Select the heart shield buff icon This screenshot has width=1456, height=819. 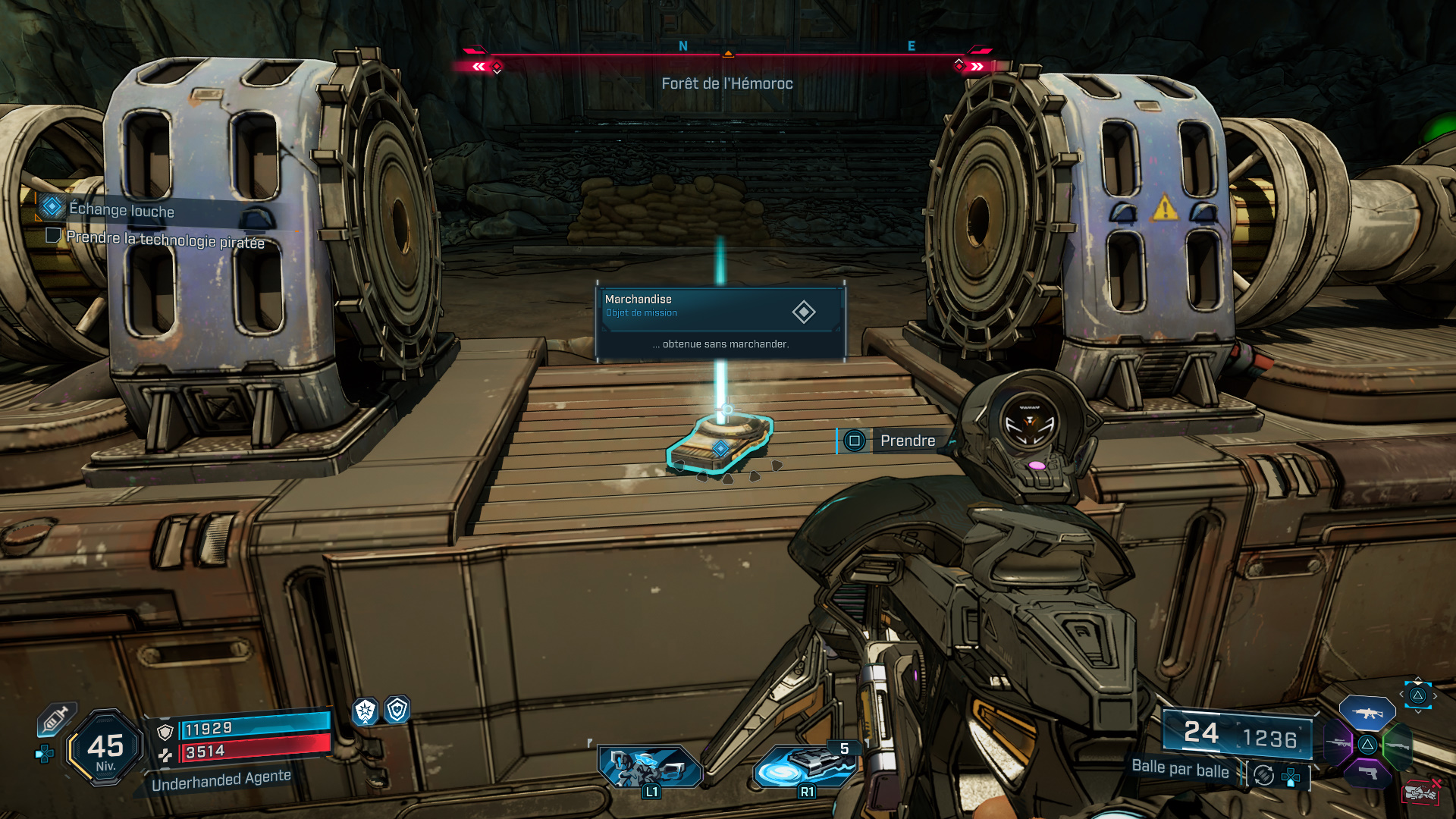point(397,710)
